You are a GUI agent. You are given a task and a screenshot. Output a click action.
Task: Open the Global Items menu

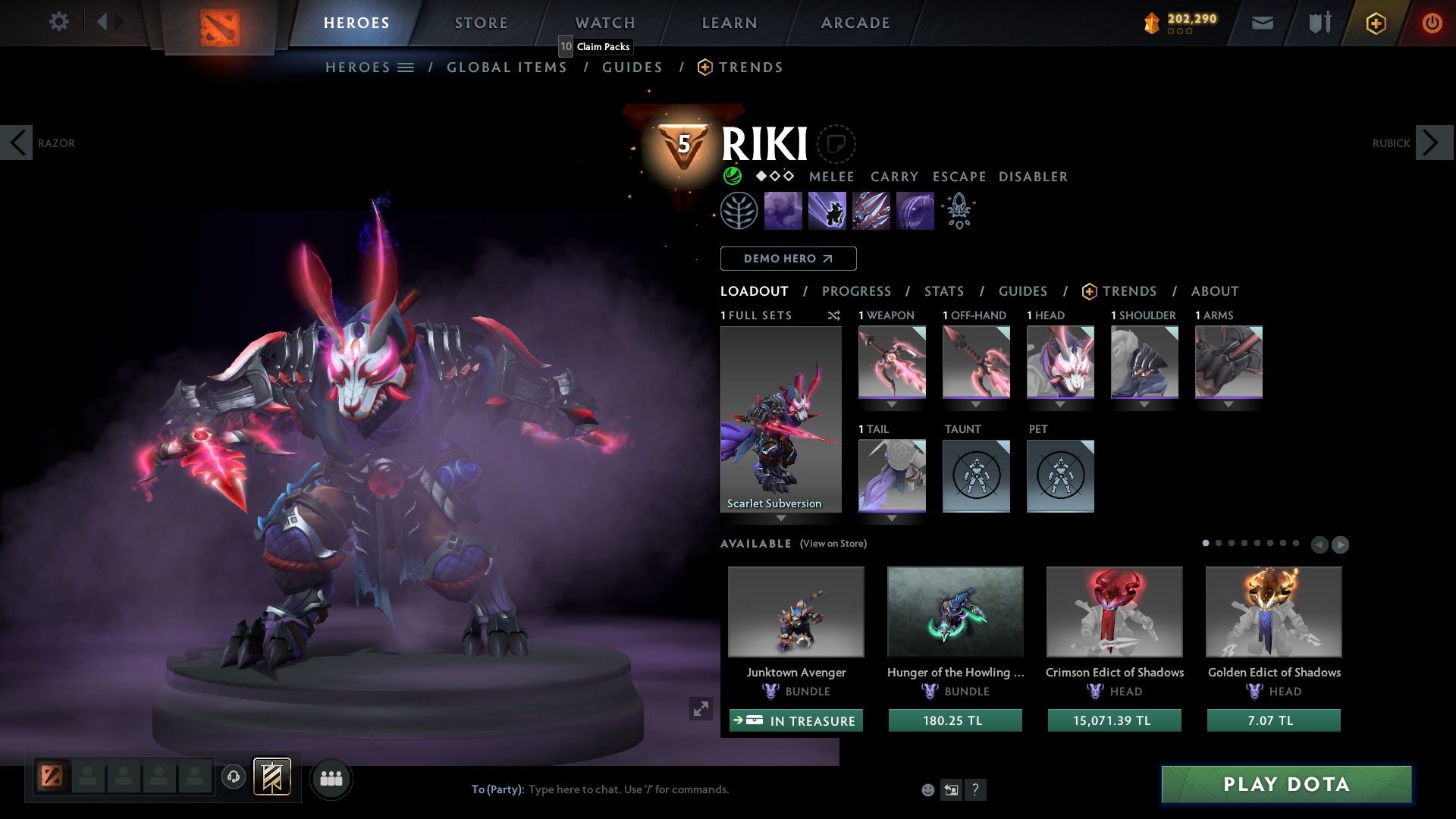pyautogui.click(x=507, y=67)
